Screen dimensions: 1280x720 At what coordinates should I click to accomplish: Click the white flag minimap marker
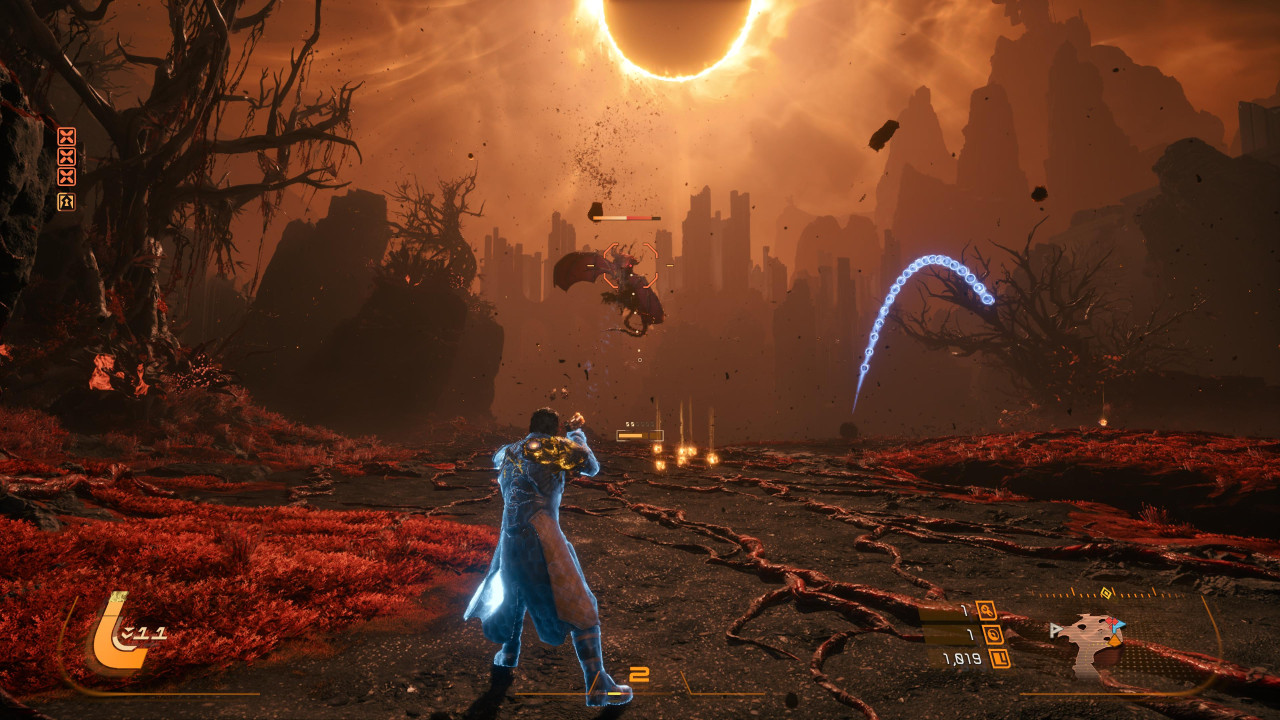tap(1055, 630)
